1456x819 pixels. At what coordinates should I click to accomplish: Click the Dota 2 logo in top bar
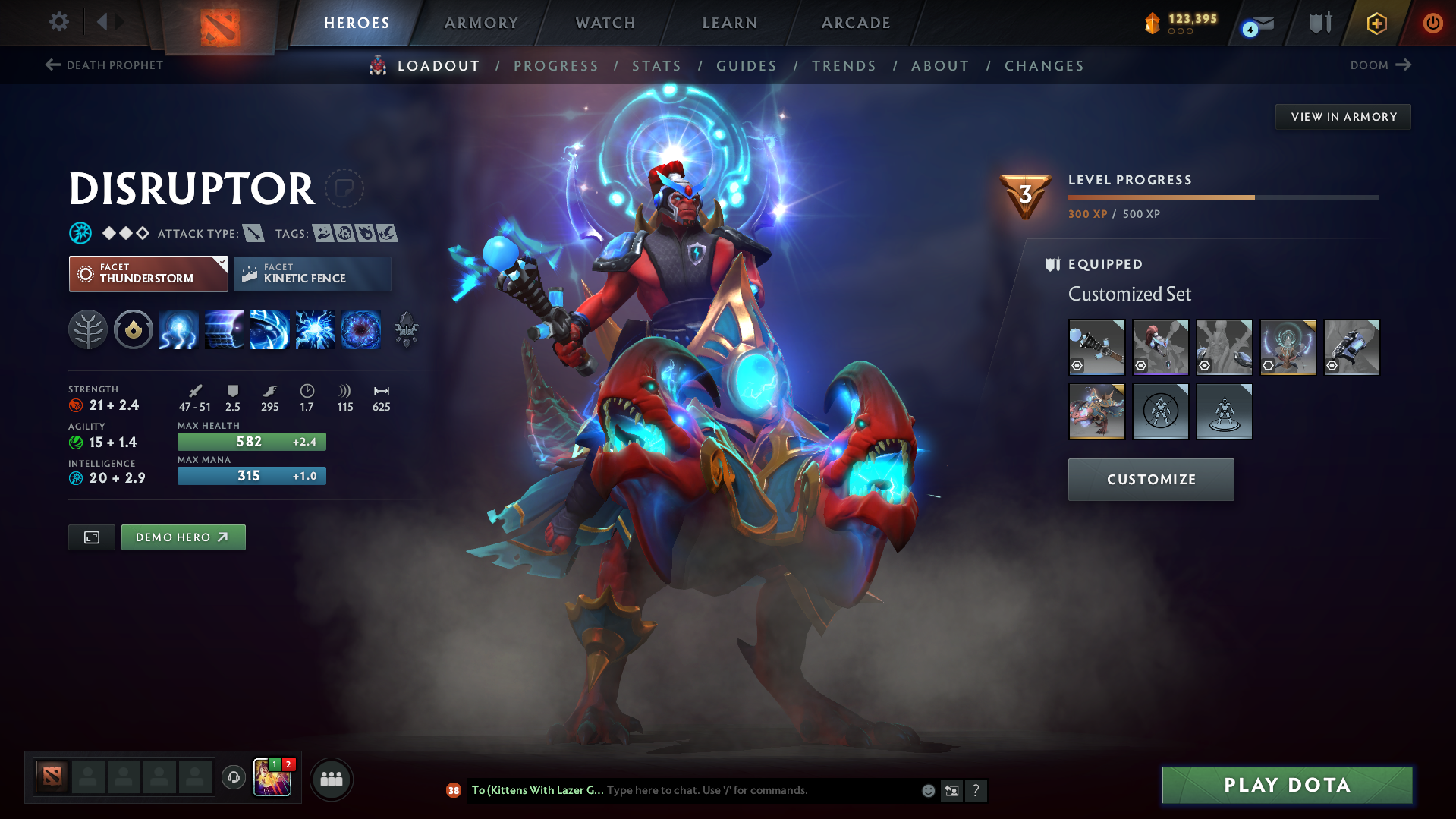[x=220, y=23]
